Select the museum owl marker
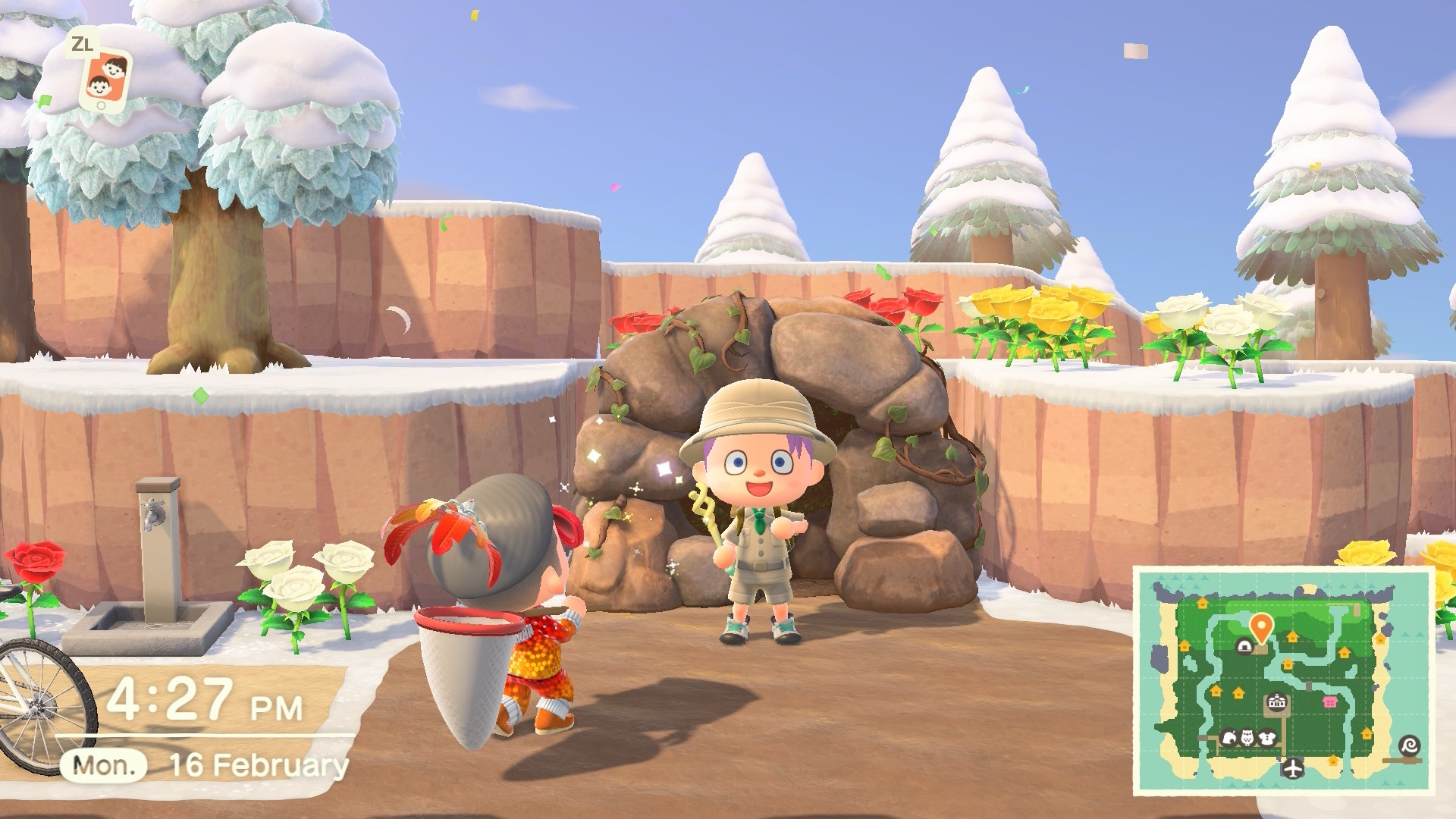The height and width of the screenshot is (819, 1456). [1247, 737]
